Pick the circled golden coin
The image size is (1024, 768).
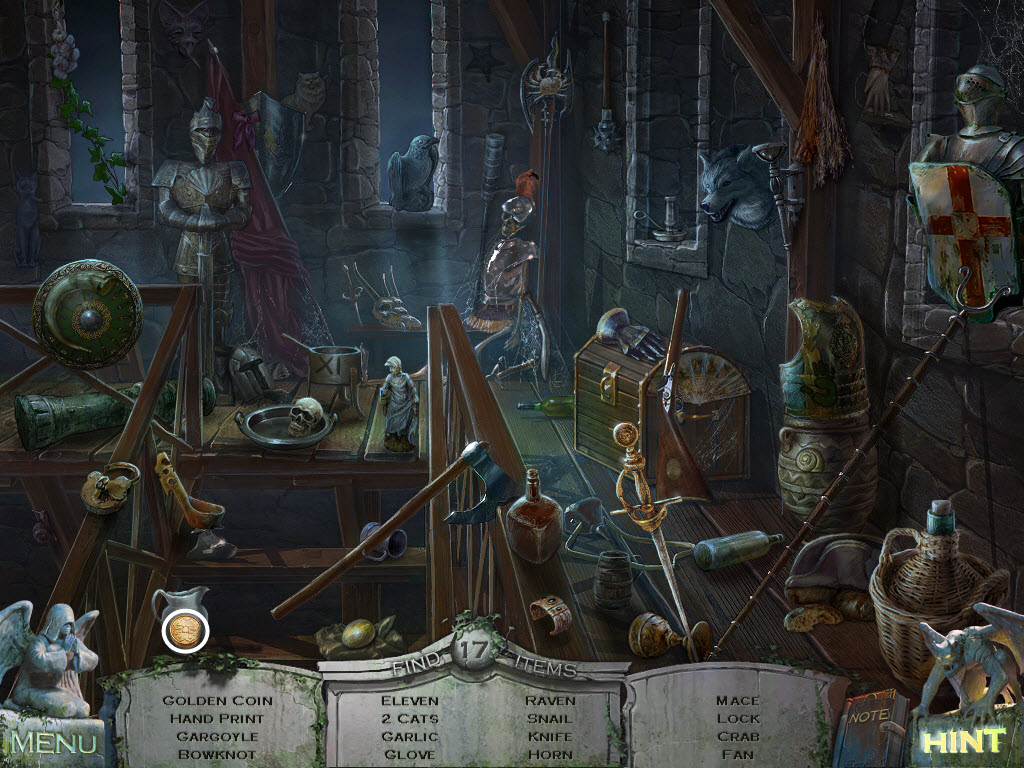[x=185, y=630]
